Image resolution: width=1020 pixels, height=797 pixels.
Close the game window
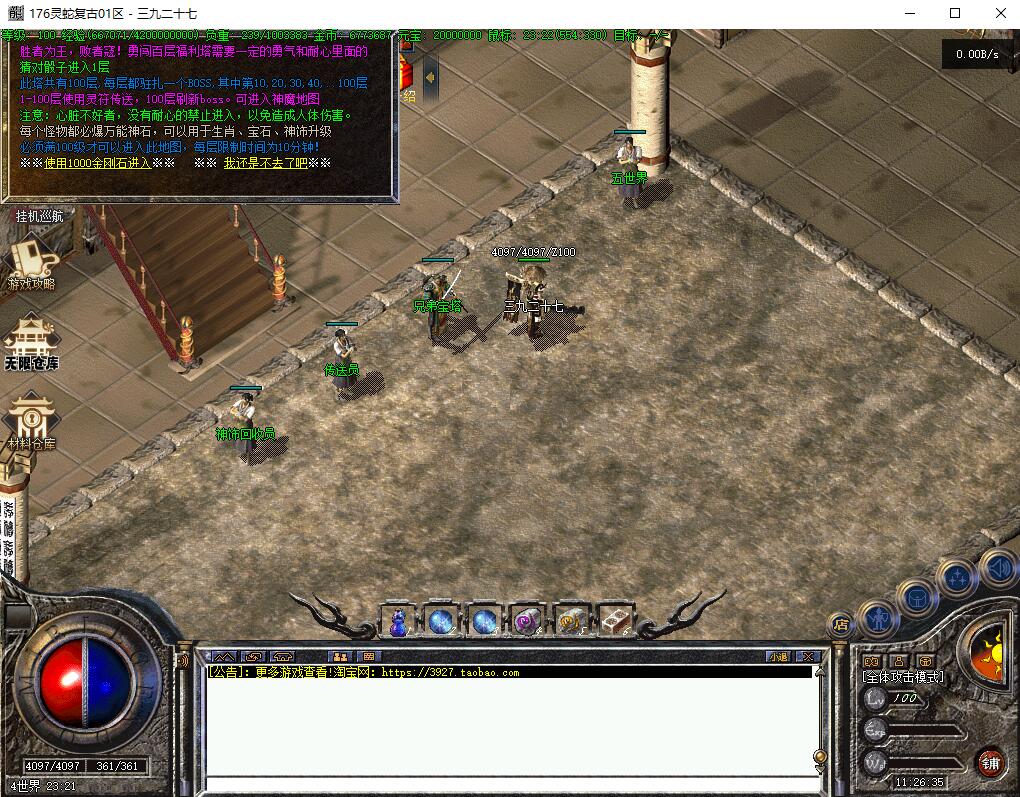1001,13
